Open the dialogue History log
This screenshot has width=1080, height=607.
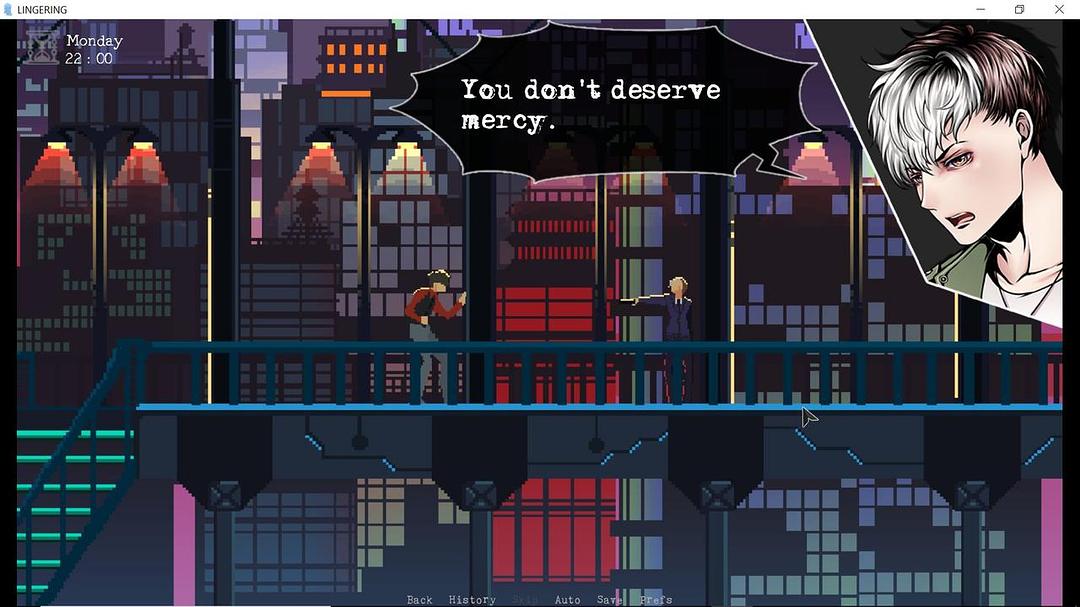[472, 600]
